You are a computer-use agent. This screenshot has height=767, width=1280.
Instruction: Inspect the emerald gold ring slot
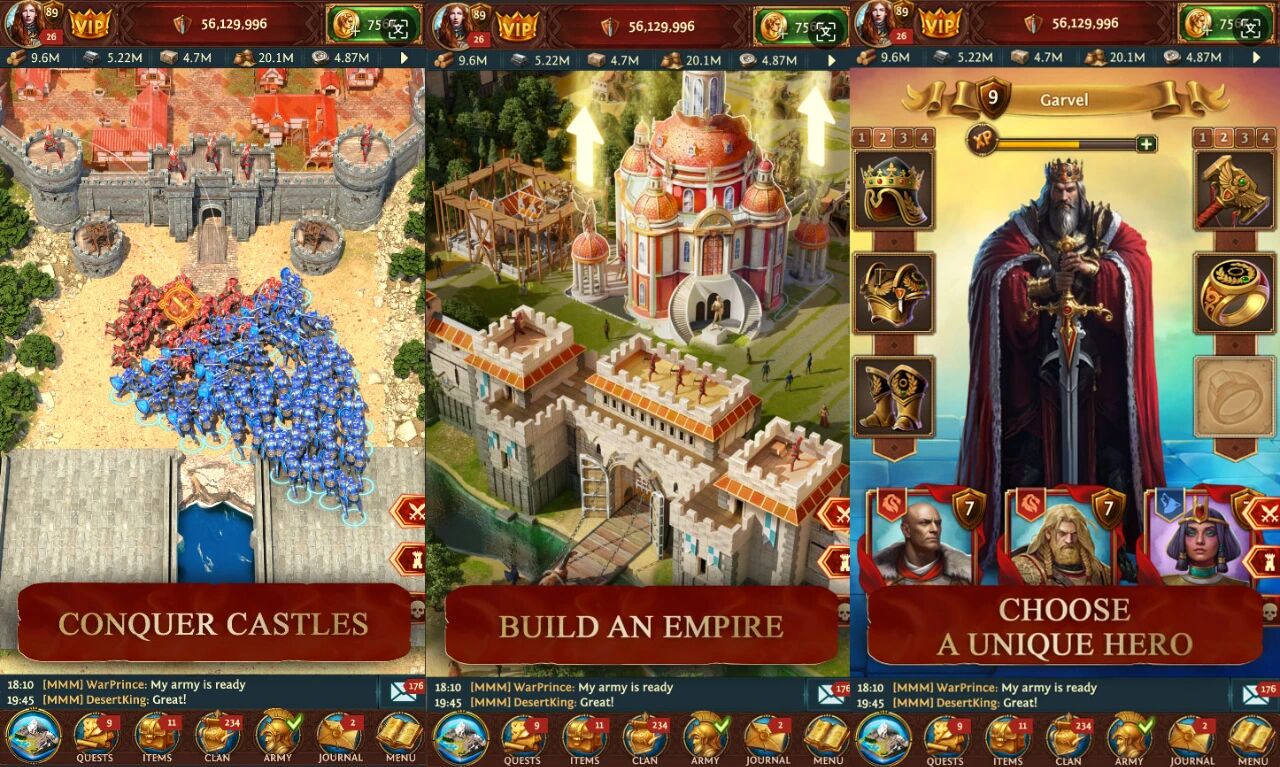coord(1234,293)
